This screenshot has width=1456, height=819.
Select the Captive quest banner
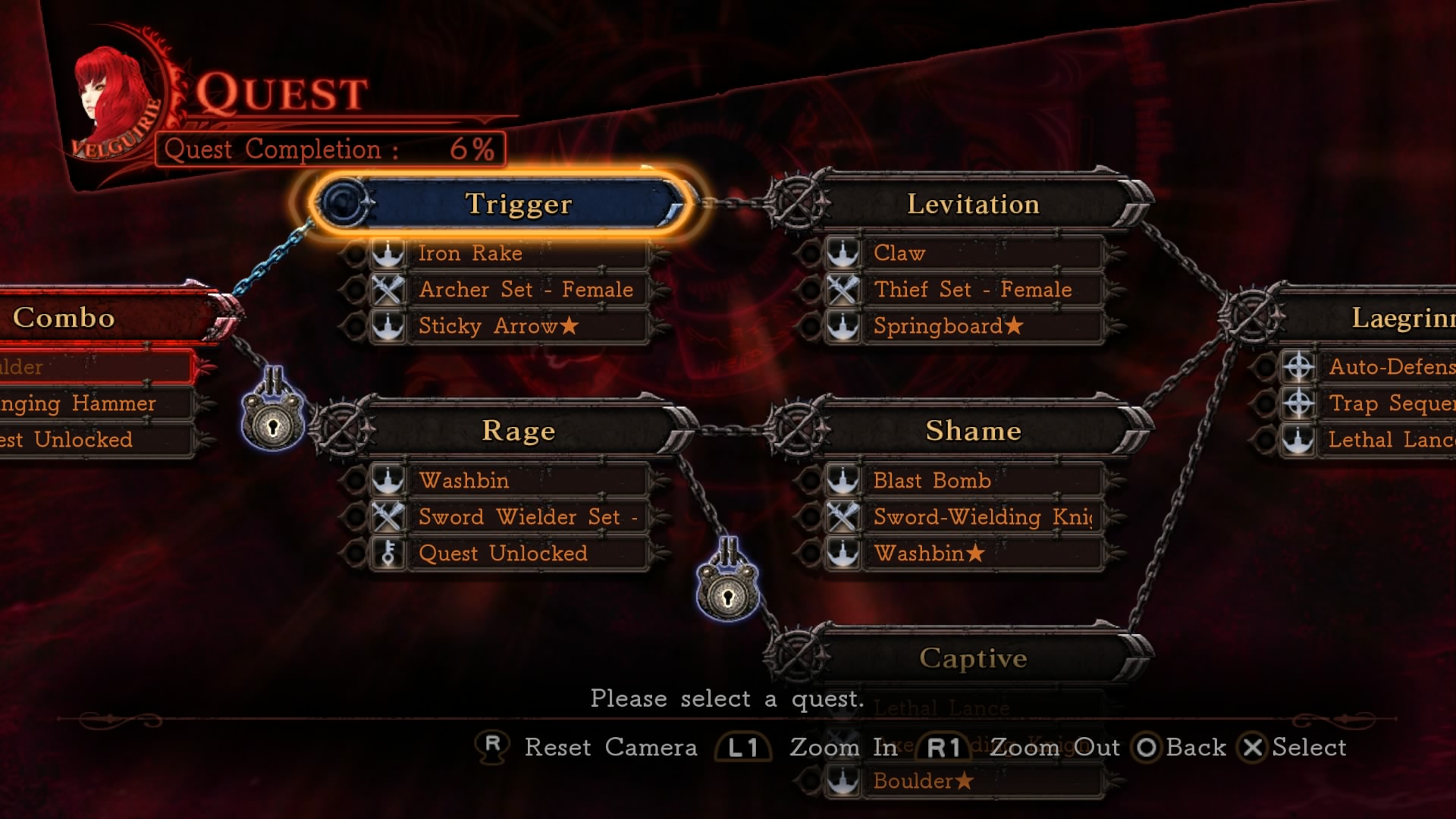pyautogui.click(x=973, y=658)
